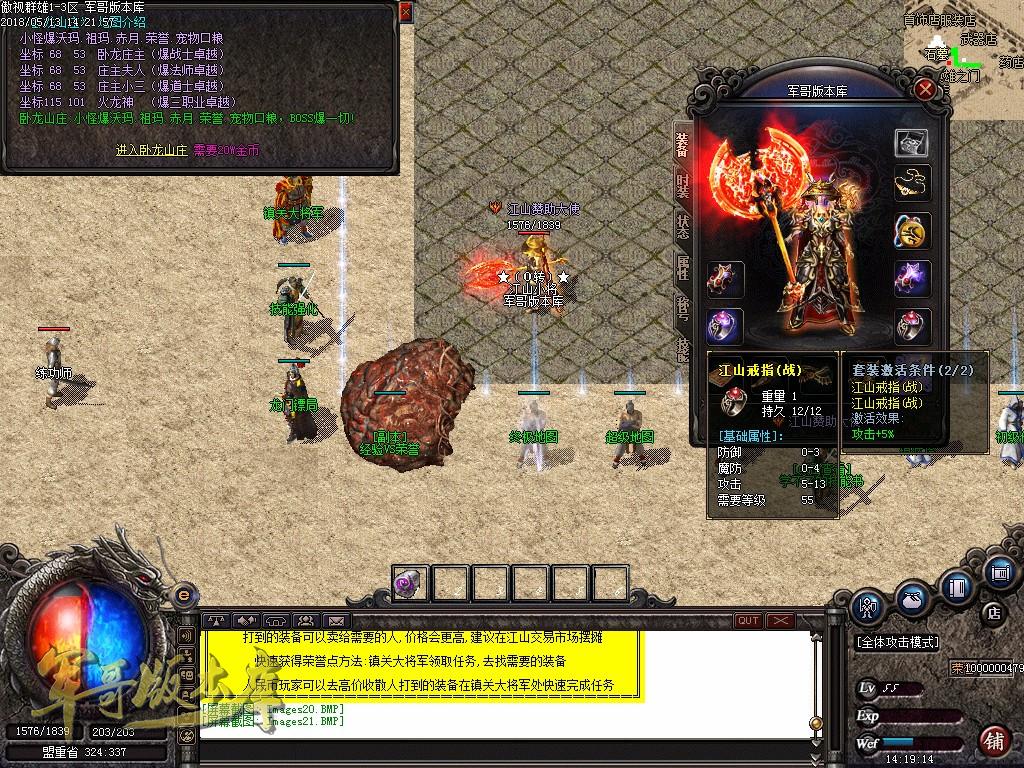Show the 称号 title tab

[x=683, y=308]
